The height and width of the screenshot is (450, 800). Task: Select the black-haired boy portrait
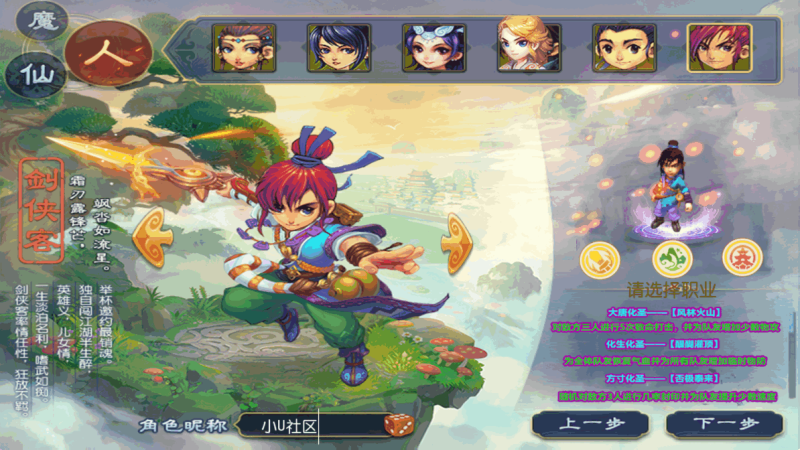(624, 48)
